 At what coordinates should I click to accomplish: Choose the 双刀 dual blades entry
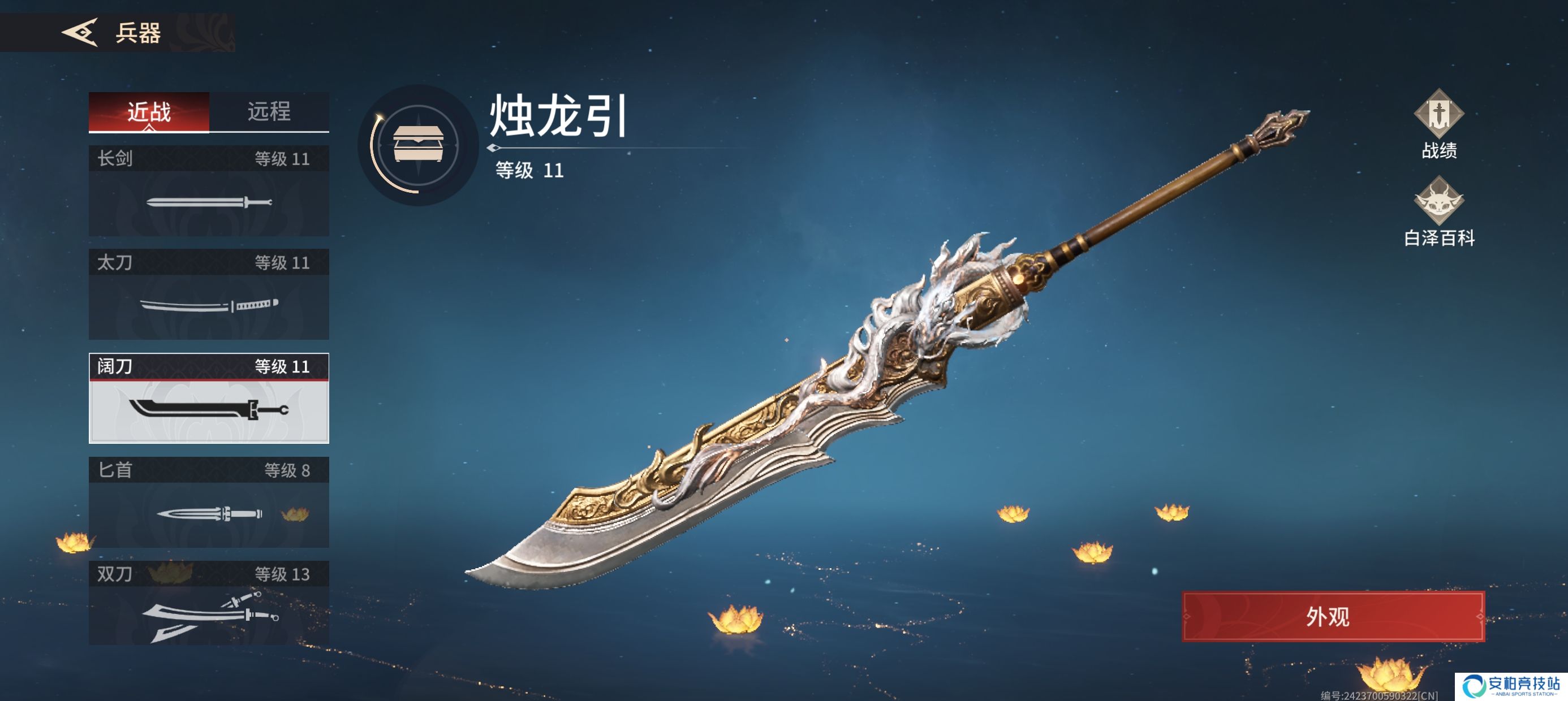click(209, 604)
